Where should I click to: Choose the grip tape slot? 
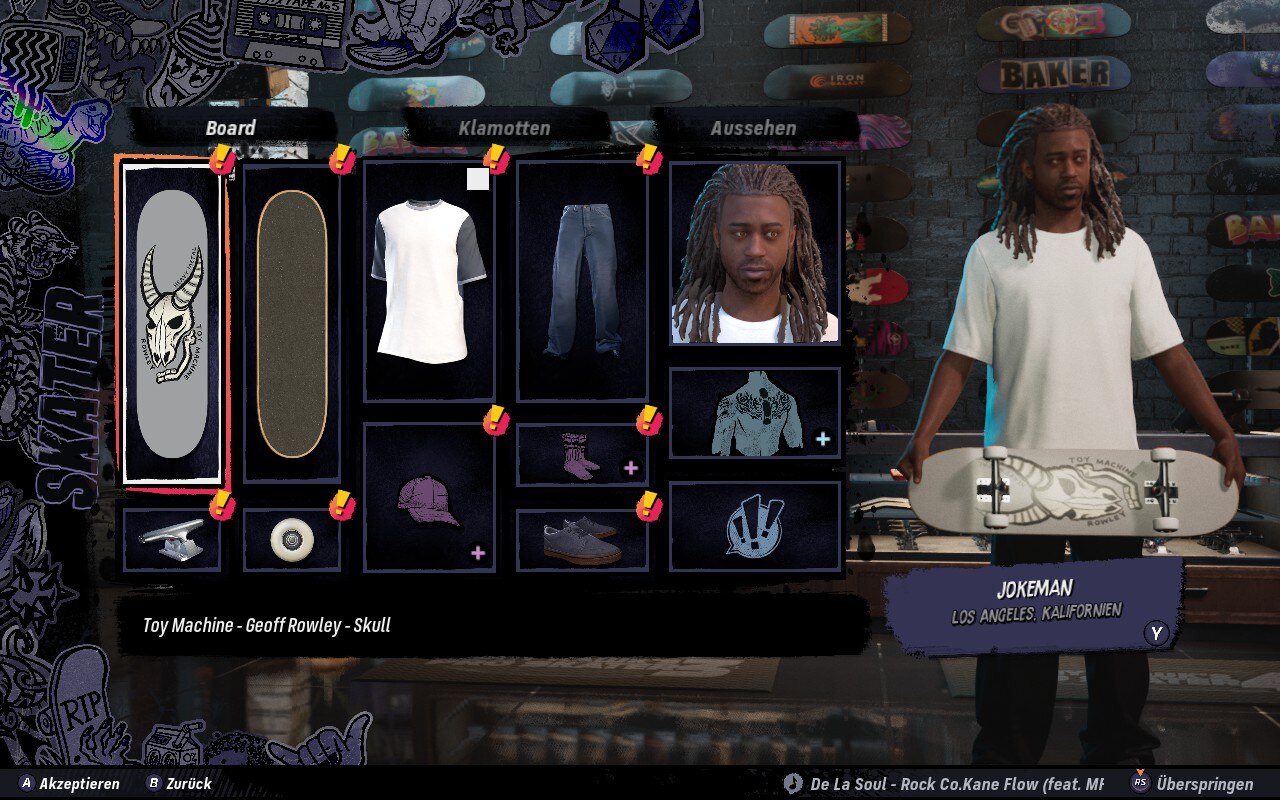(292, 323)
